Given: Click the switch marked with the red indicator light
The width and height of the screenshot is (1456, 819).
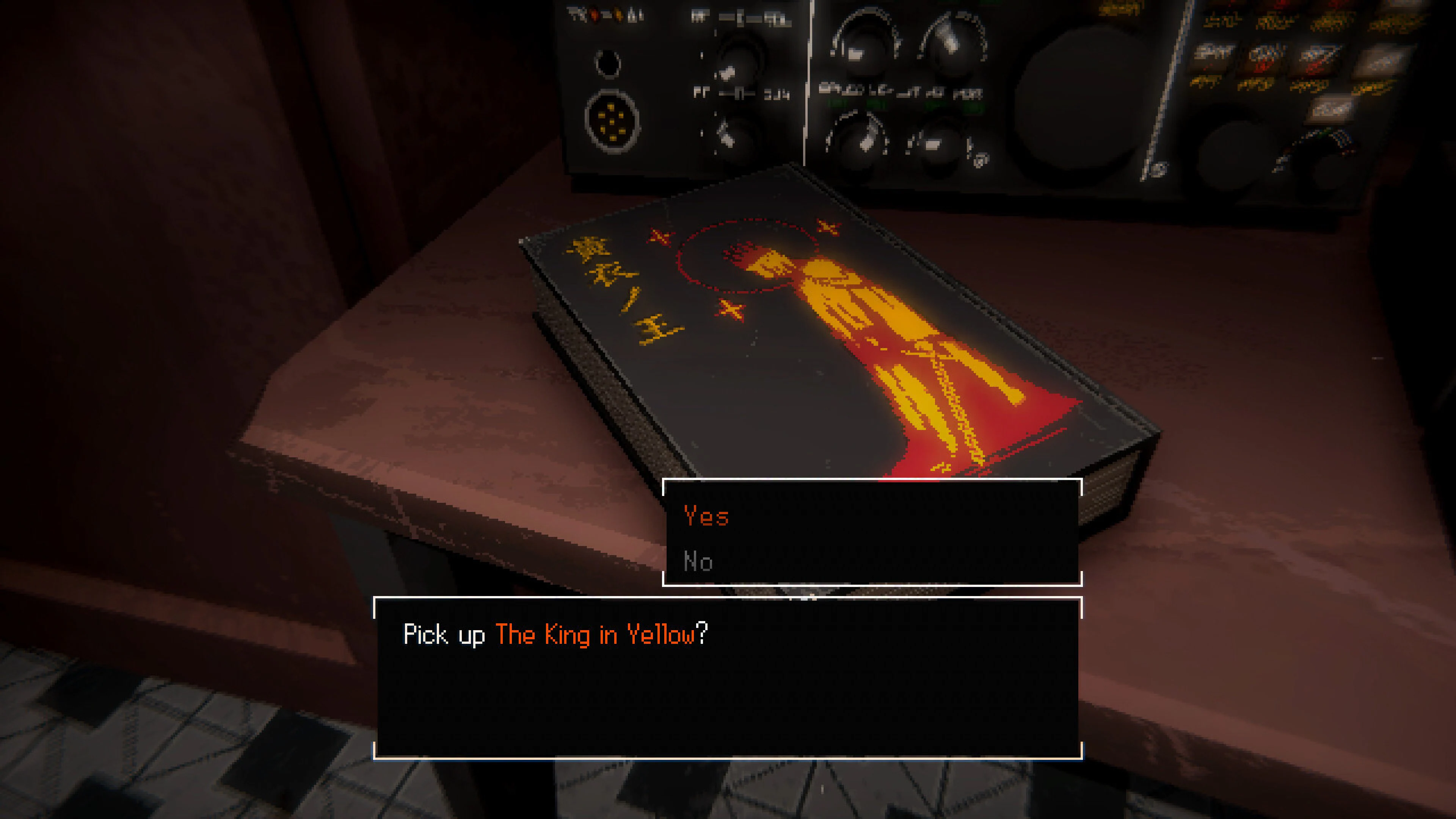Looking at the screenshot, I should pos(595,14).
